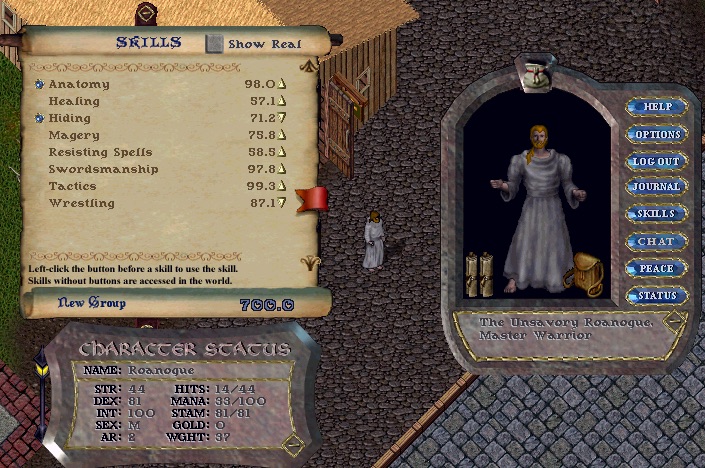This screenshot has height=468, width=705.
Task: Click the Tactics skill lock arrow
Action: click(x=283, y=186)
